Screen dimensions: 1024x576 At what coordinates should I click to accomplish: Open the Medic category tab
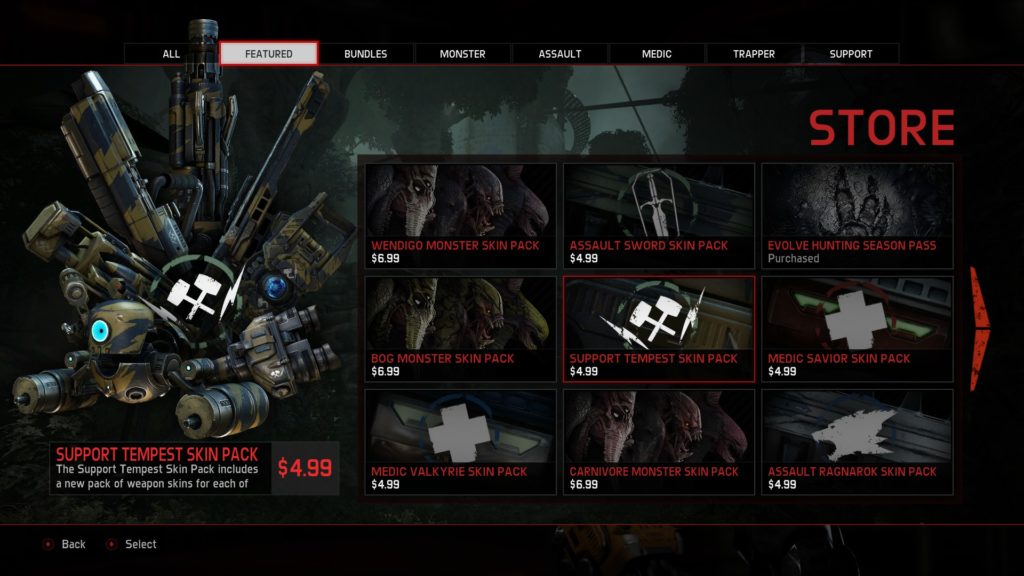coord(657,54)
